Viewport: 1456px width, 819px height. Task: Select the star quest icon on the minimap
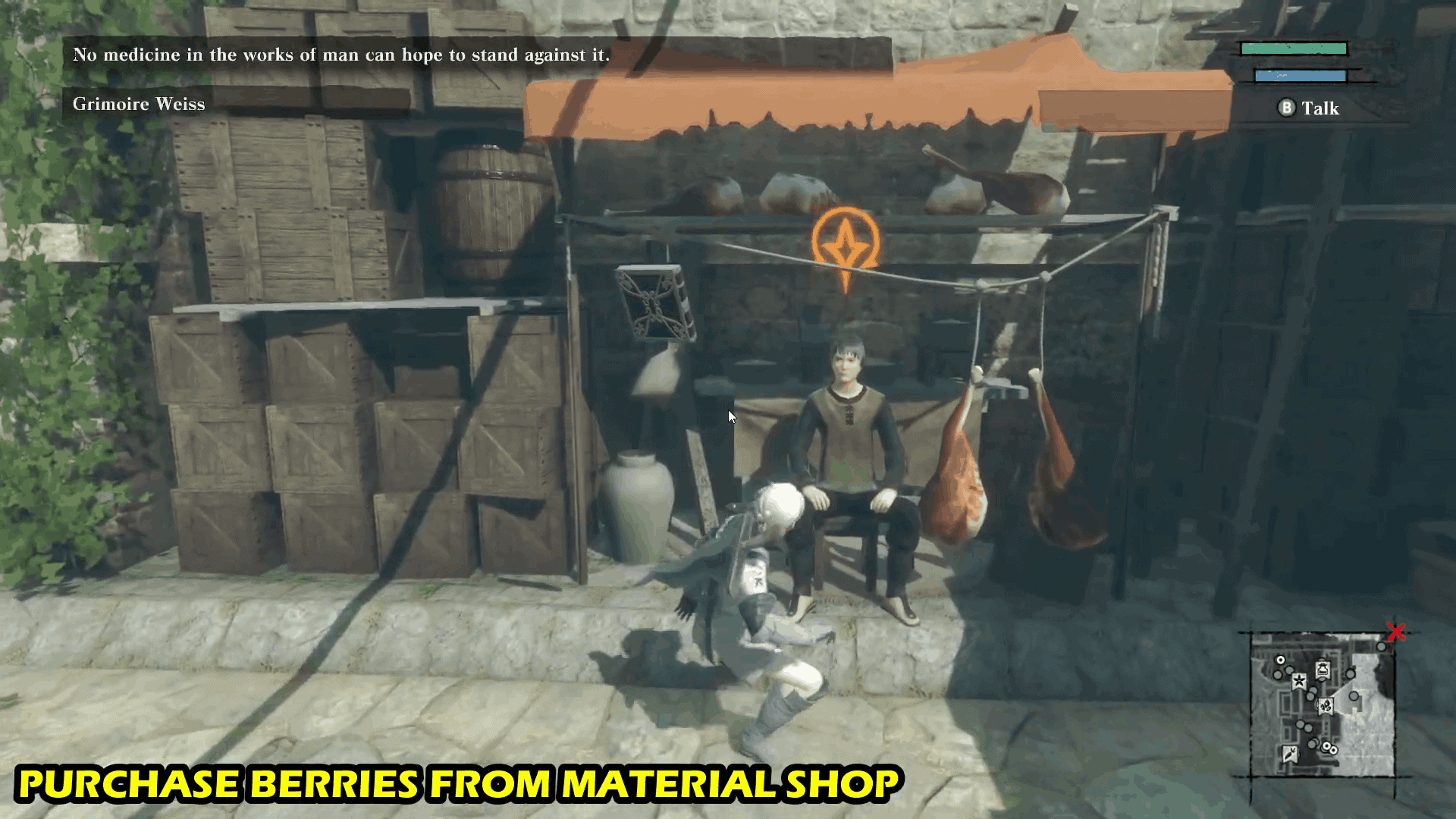point(1300,681)
